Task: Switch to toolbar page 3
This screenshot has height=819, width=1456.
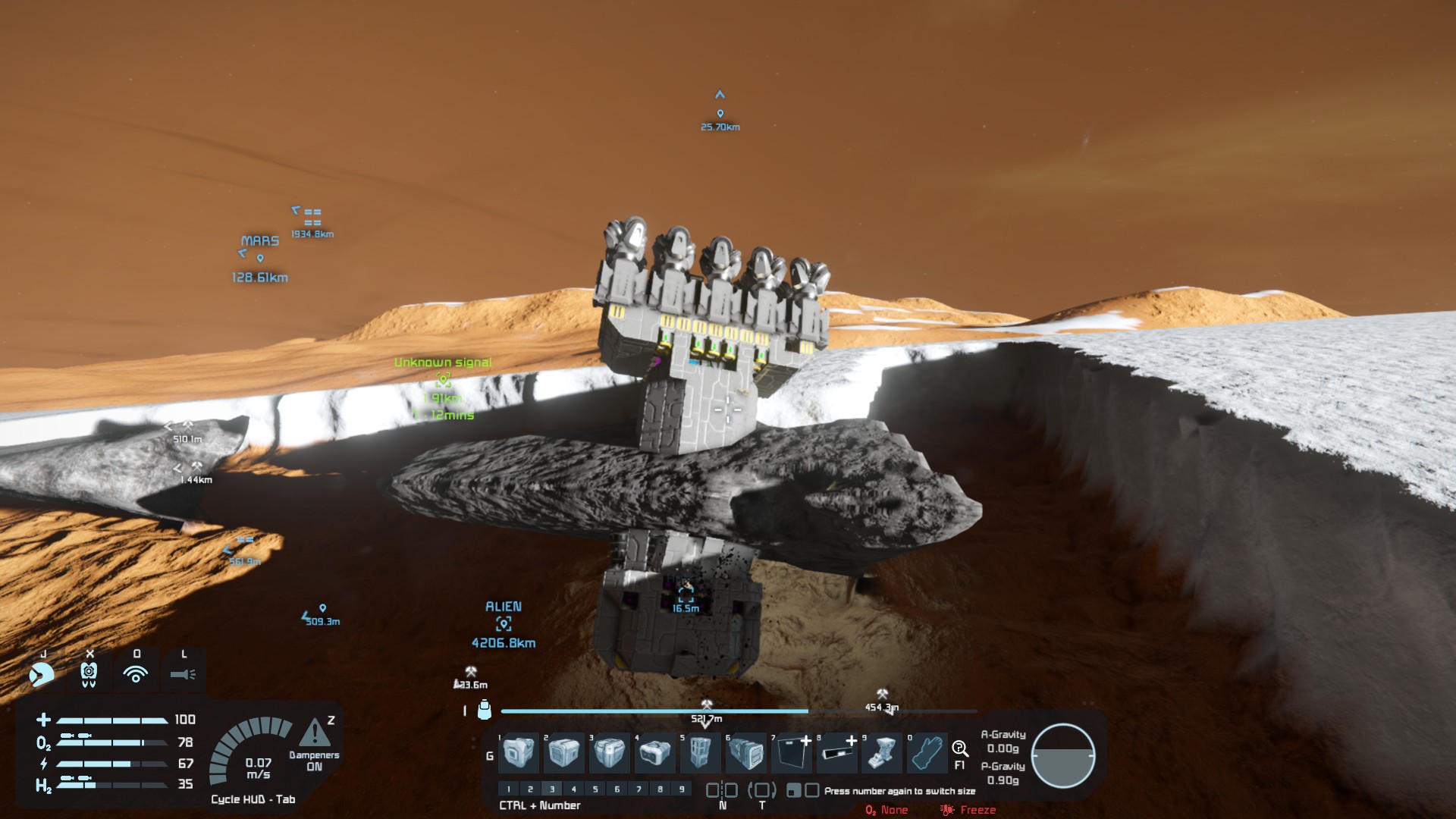Action: [x=552, y=789]
